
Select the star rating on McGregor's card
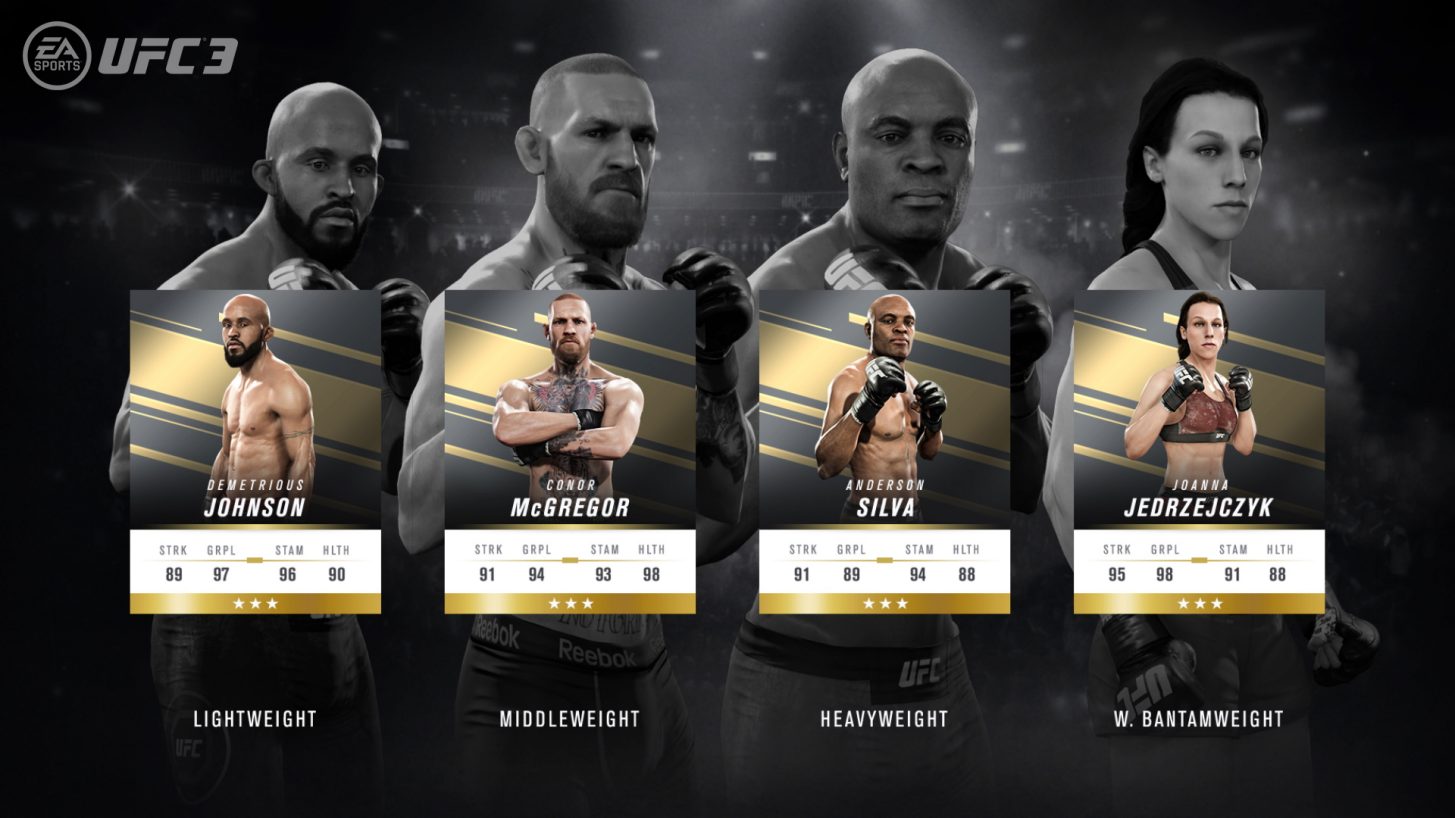(x=570, y=602)
